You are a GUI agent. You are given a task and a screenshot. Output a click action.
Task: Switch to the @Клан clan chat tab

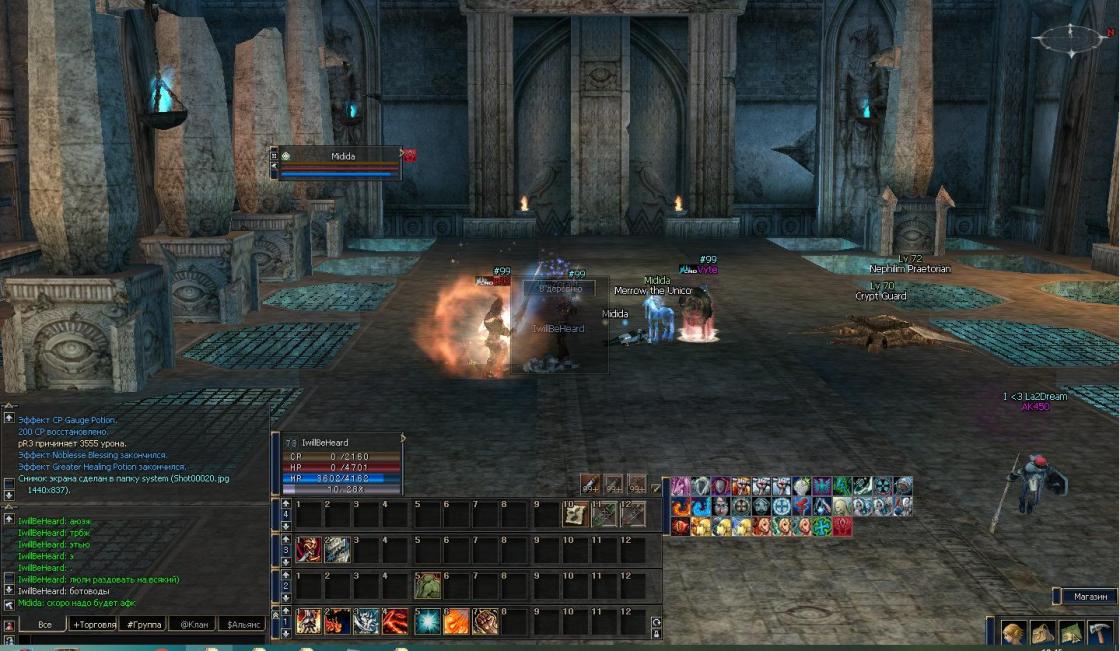[192, 624]
